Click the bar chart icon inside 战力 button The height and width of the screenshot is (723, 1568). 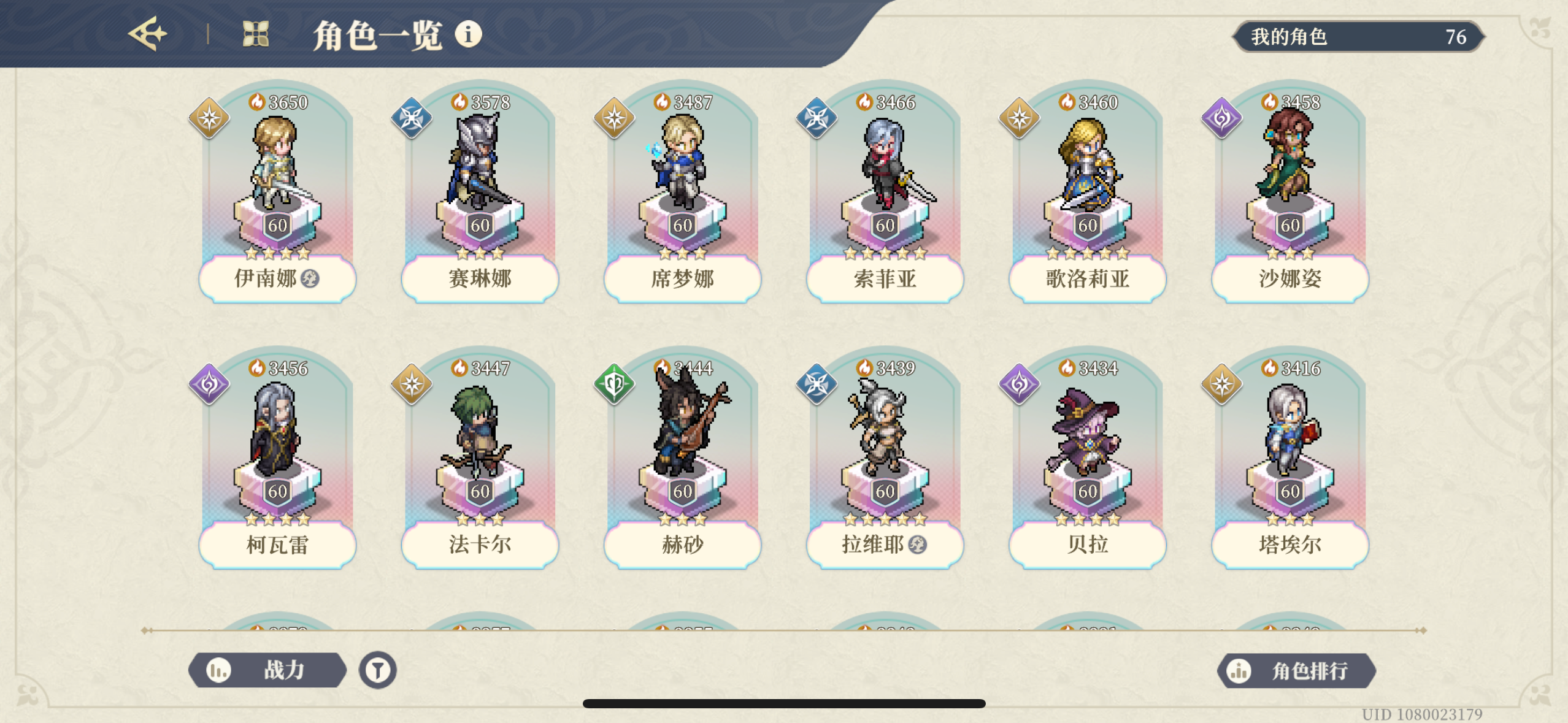pos(218,670)
